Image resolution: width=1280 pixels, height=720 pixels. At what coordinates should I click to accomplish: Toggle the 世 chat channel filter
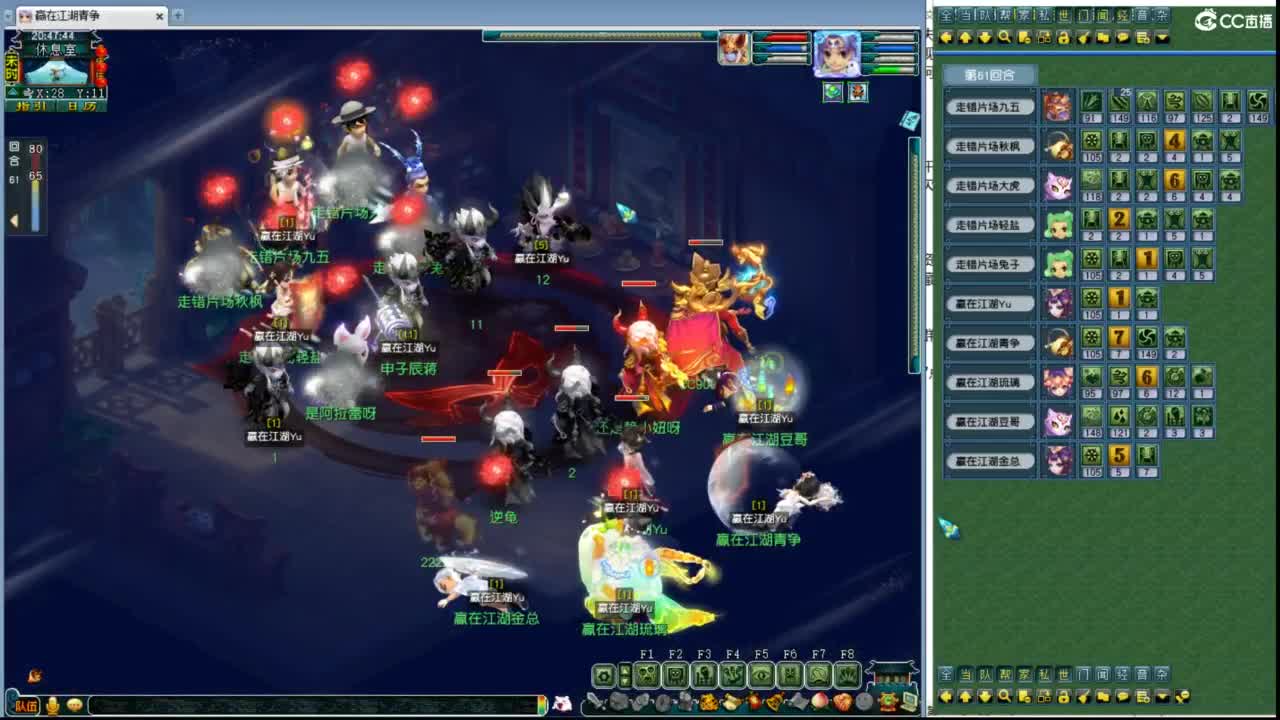click(x=1066, y=15)
